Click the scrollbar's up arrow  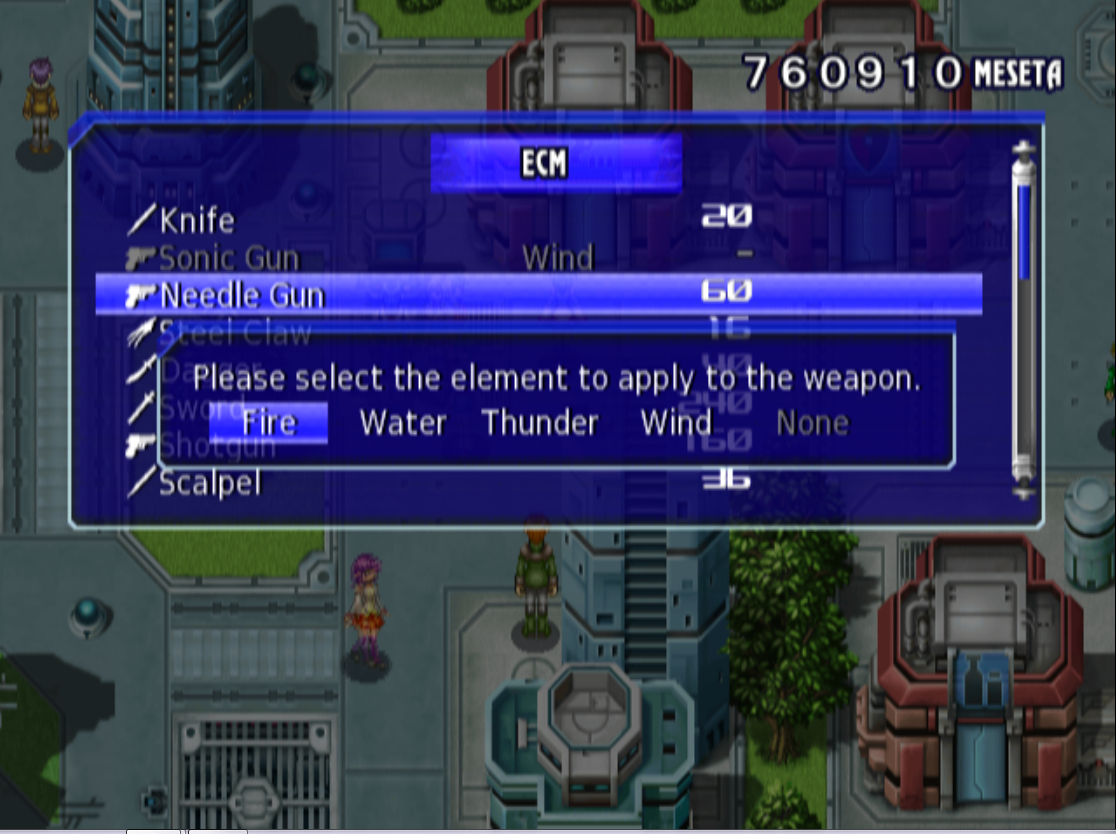[1023, 150]
